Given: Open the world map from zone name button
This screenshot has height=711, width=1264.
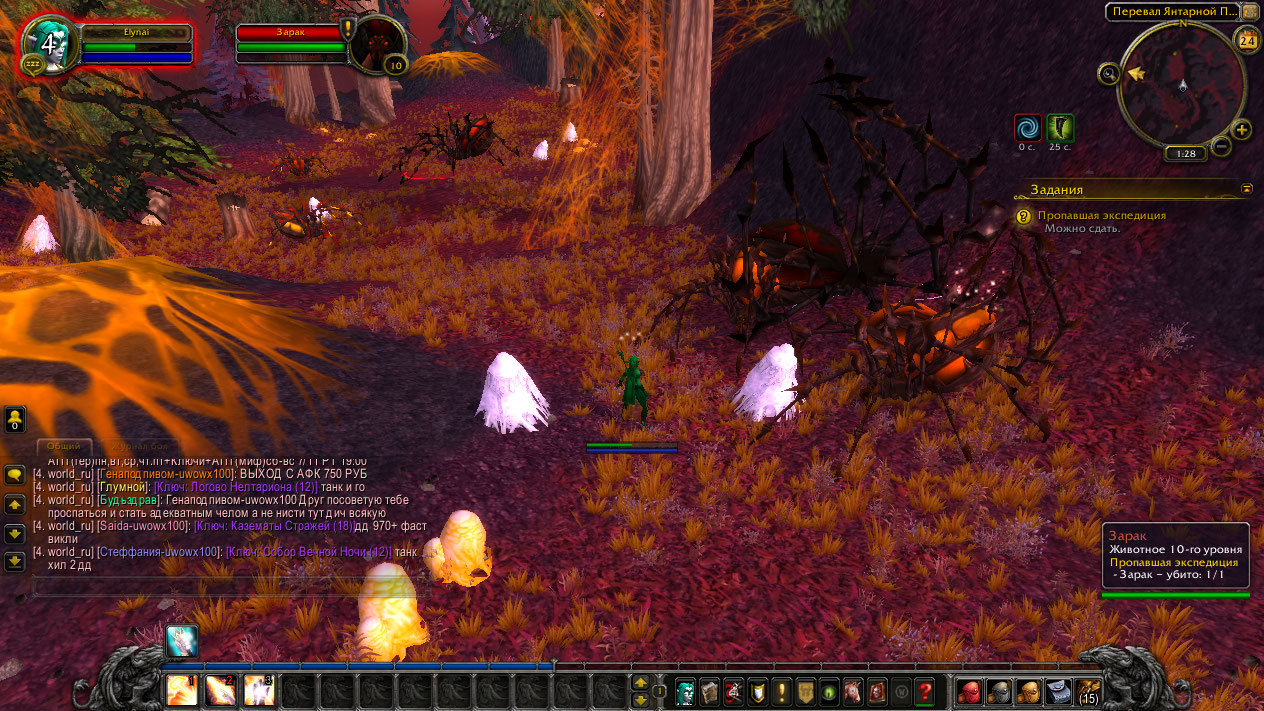Looking at the screenshot, I should tap(1171, 12).
